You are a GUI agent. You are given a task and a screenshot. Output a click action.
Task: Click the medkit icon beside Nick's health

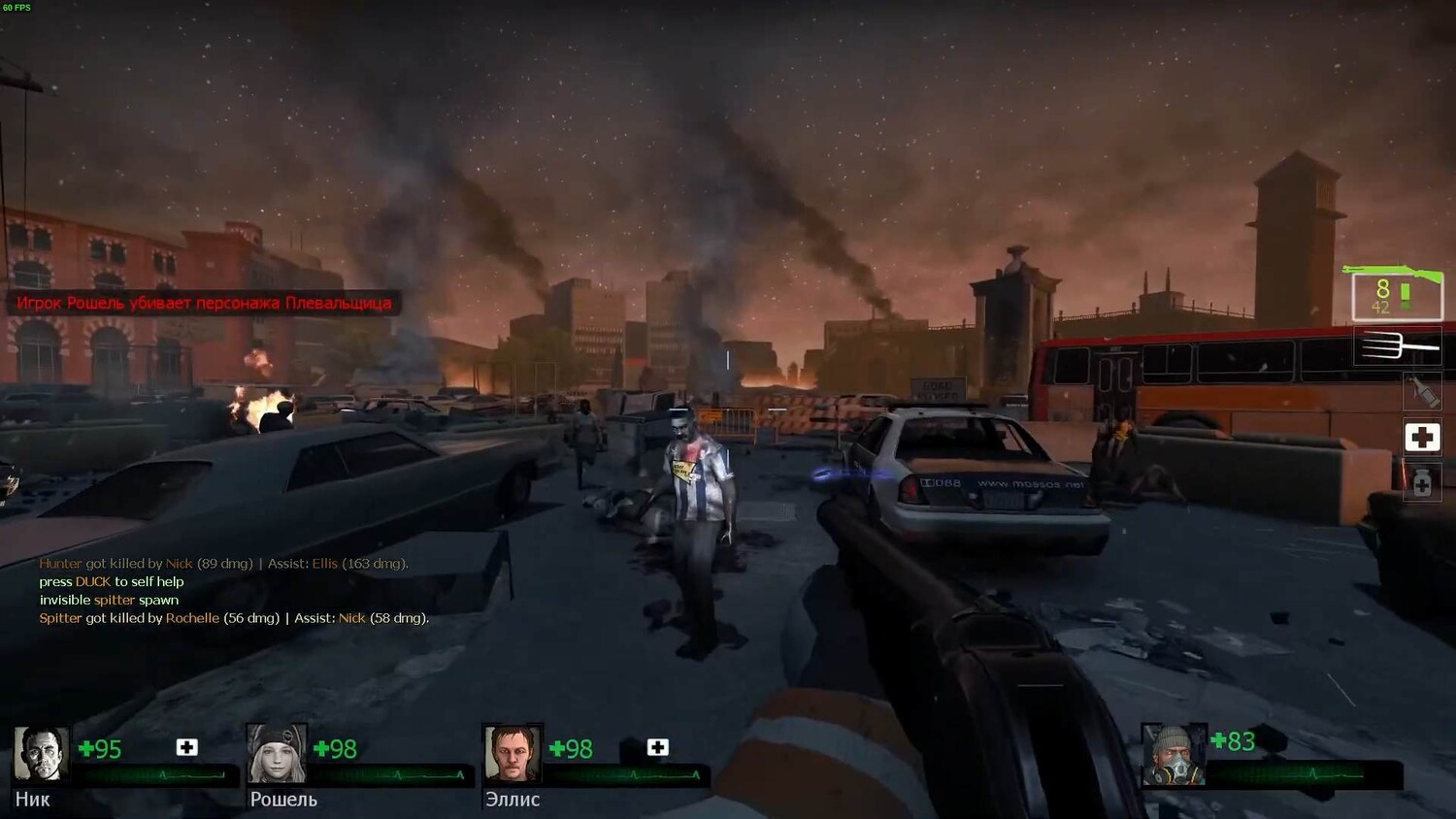(x=186, y=747)
